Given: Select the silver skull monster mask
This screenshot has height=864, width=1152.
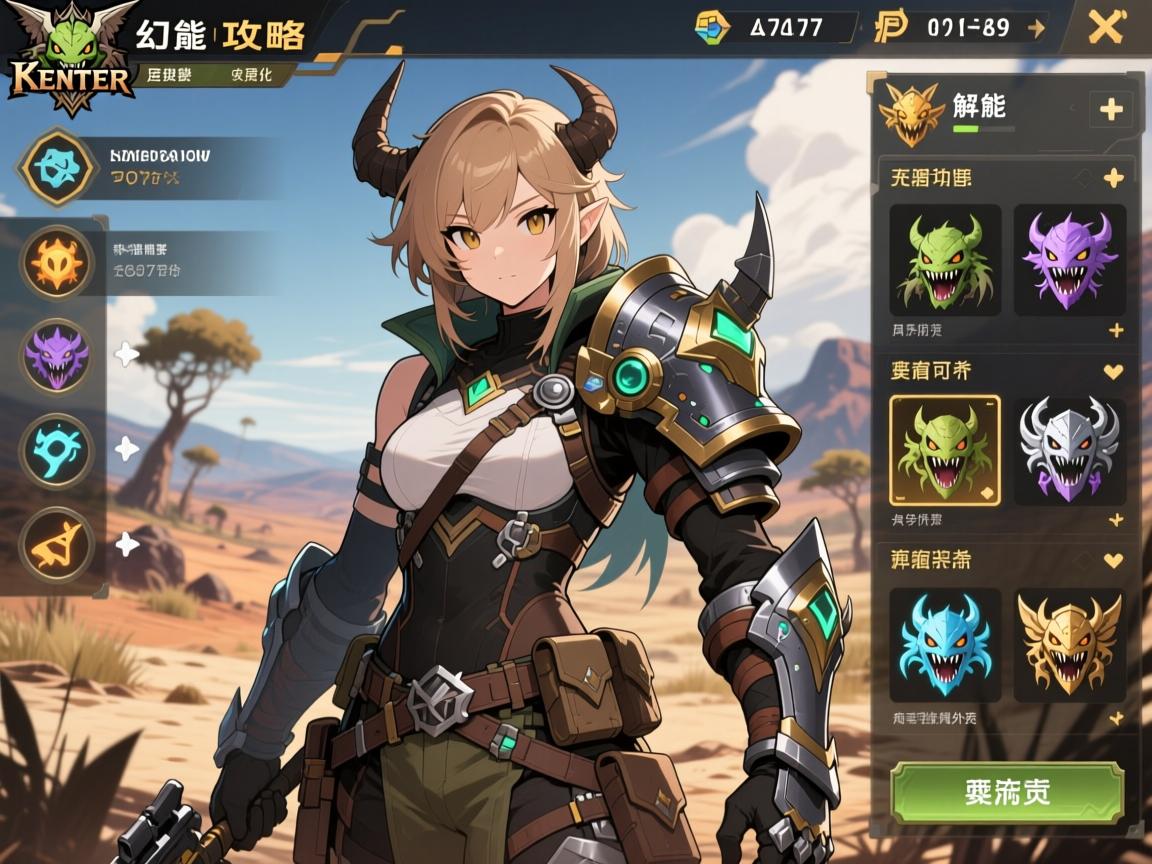Looking at the screenshot, I should coord(1069,450).
